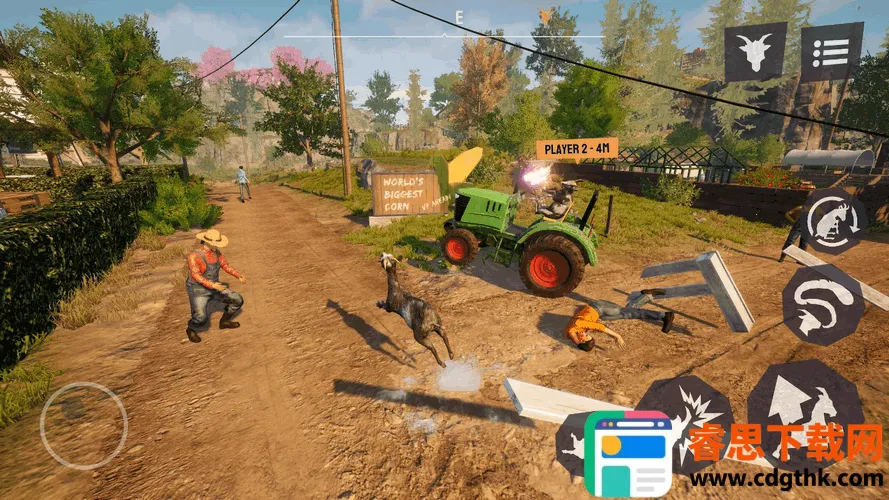The width and height of the screenshot is (889, 500).
Task: Tap the Player 2 distance marker
Action: point(577,149)
